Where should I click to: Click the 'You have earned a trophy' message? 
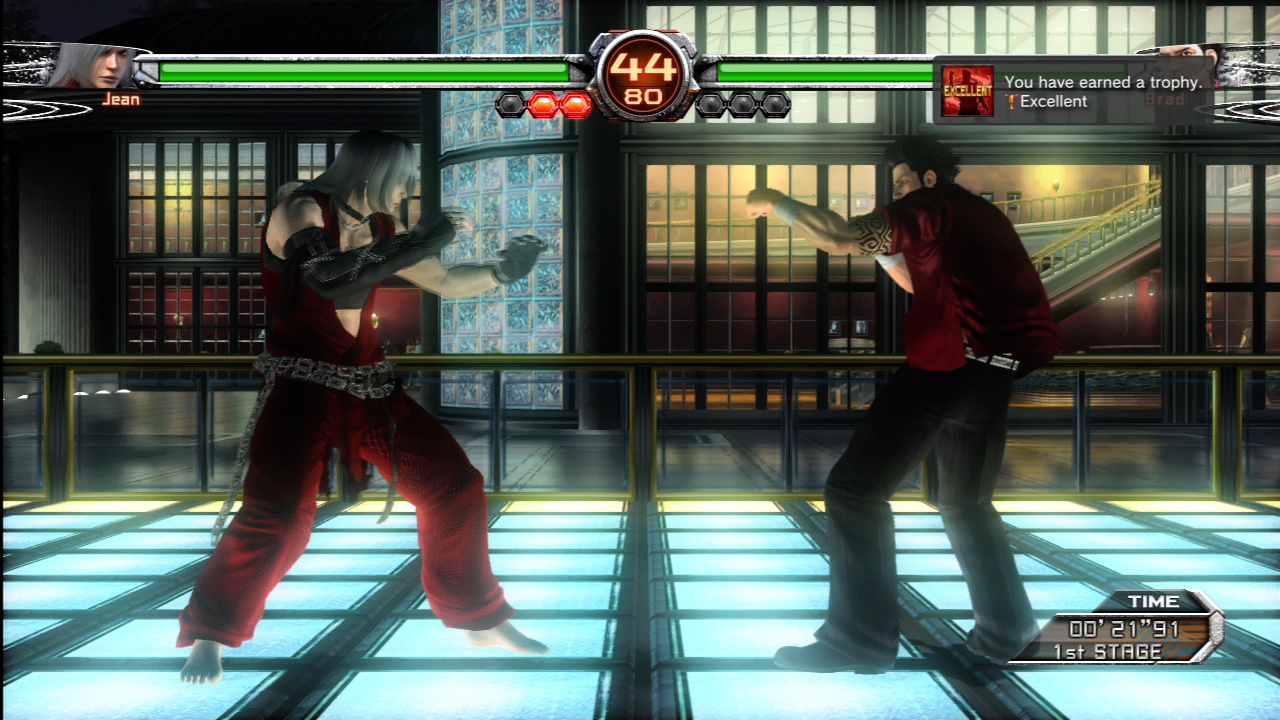(1105, 82)
